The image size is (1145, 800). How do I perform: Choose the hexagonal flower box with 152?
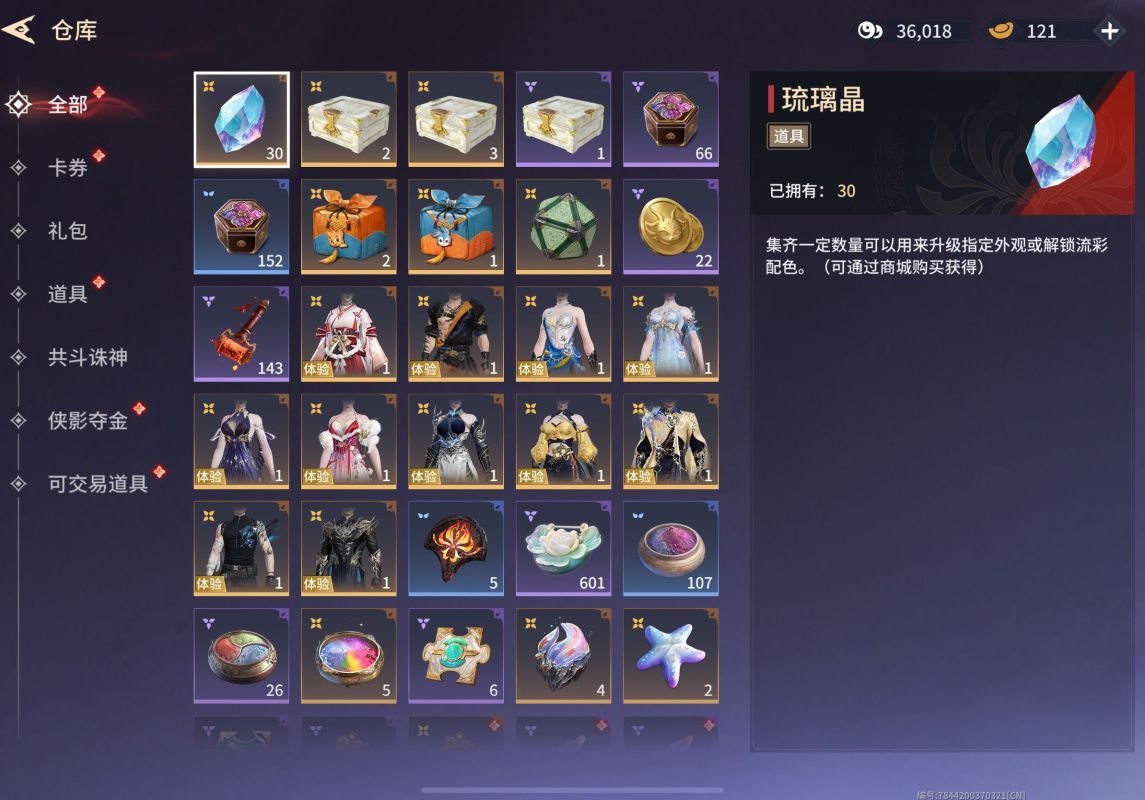coord(241,226)
